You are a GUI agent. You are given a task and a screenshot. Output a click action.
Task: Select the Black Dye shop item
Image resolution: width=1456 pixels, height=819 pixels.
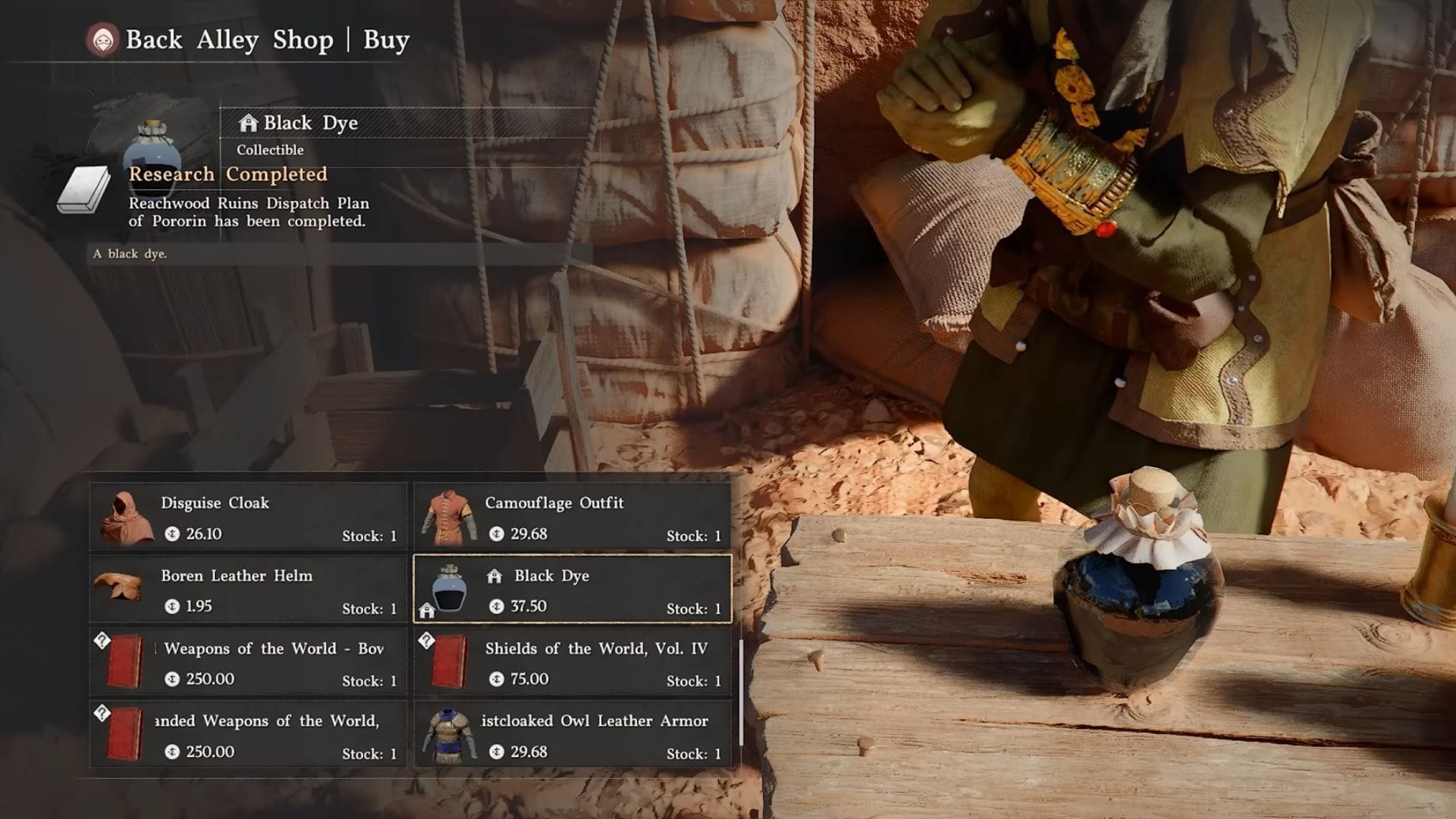(573, 590)
